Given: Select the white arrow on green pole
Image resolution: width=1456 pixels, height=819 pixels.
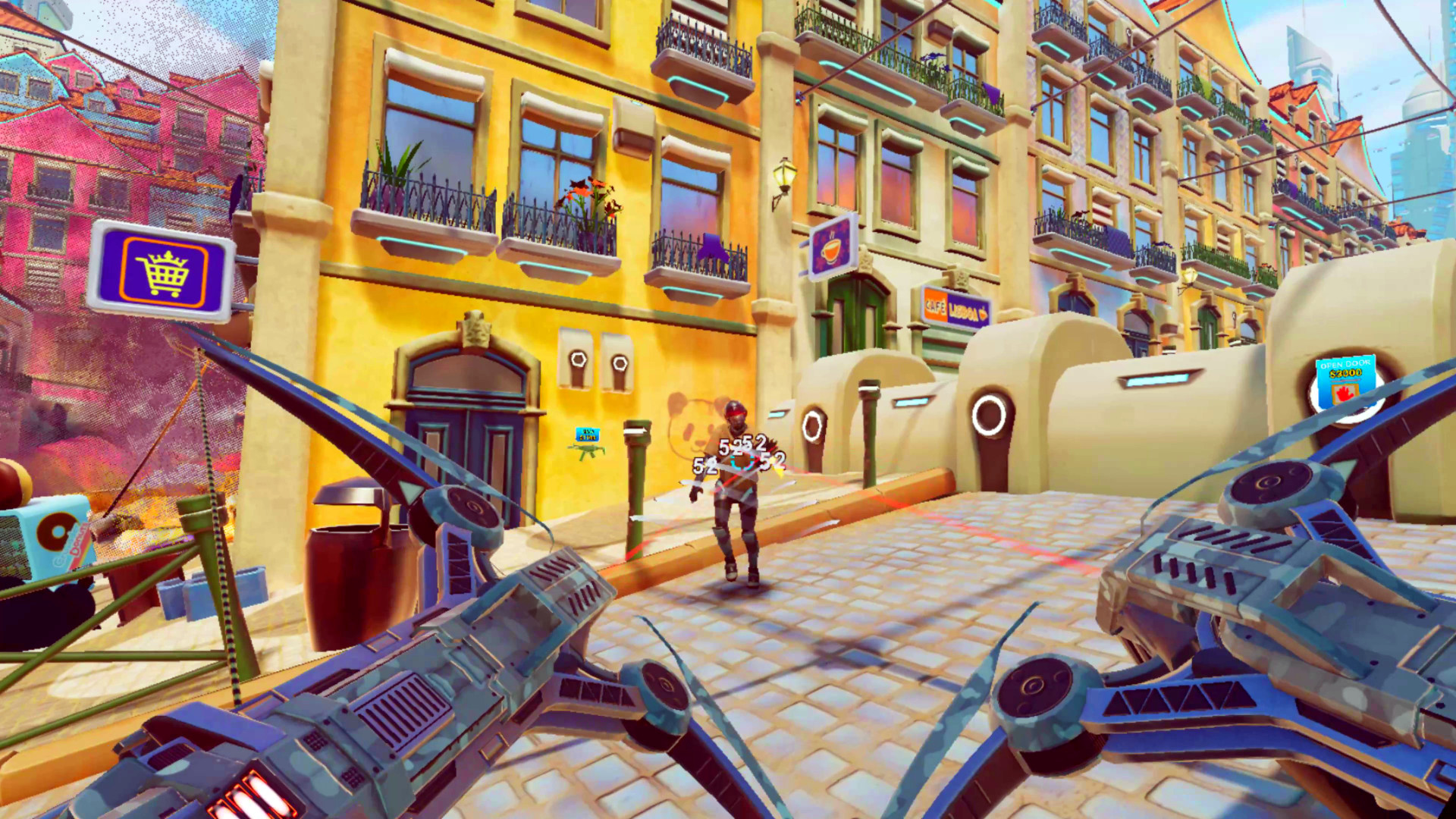Looking at the screenshot, I should pyautogui.click(x=635, y=430).
